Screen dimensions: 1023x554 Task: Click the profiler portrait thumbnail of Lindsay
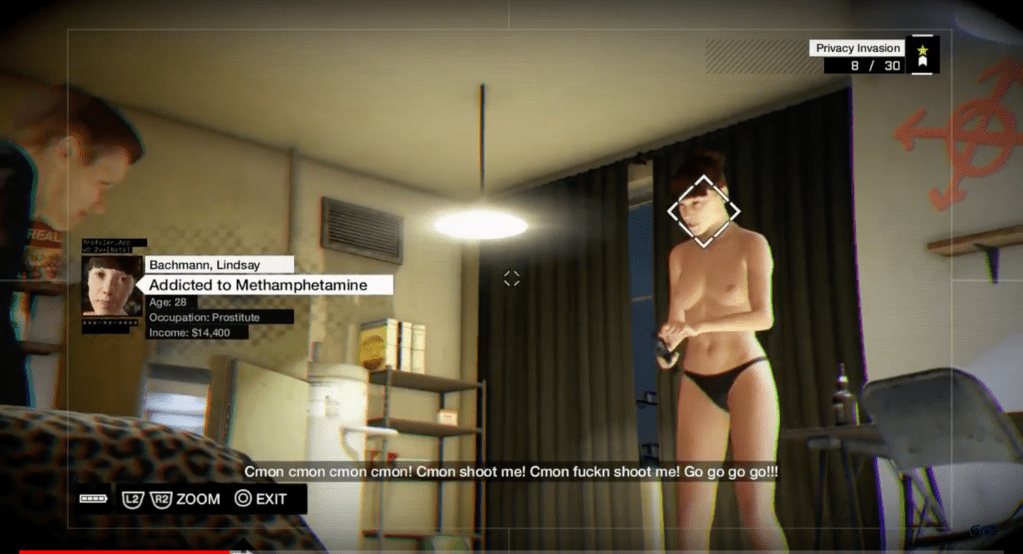[112, 285]
